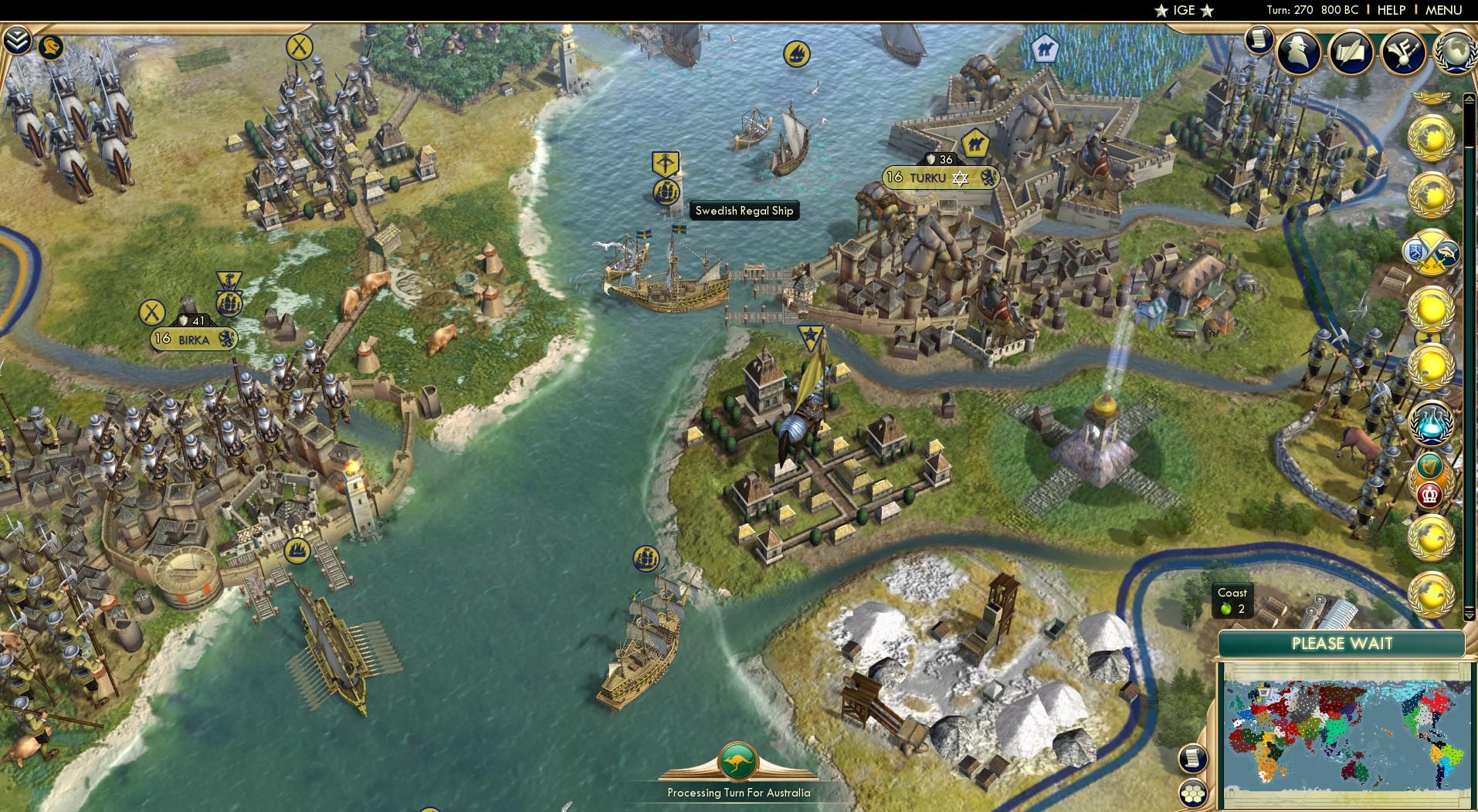Open the Diplomacy banners icon
The image size is (1478, 812).
1402,52
